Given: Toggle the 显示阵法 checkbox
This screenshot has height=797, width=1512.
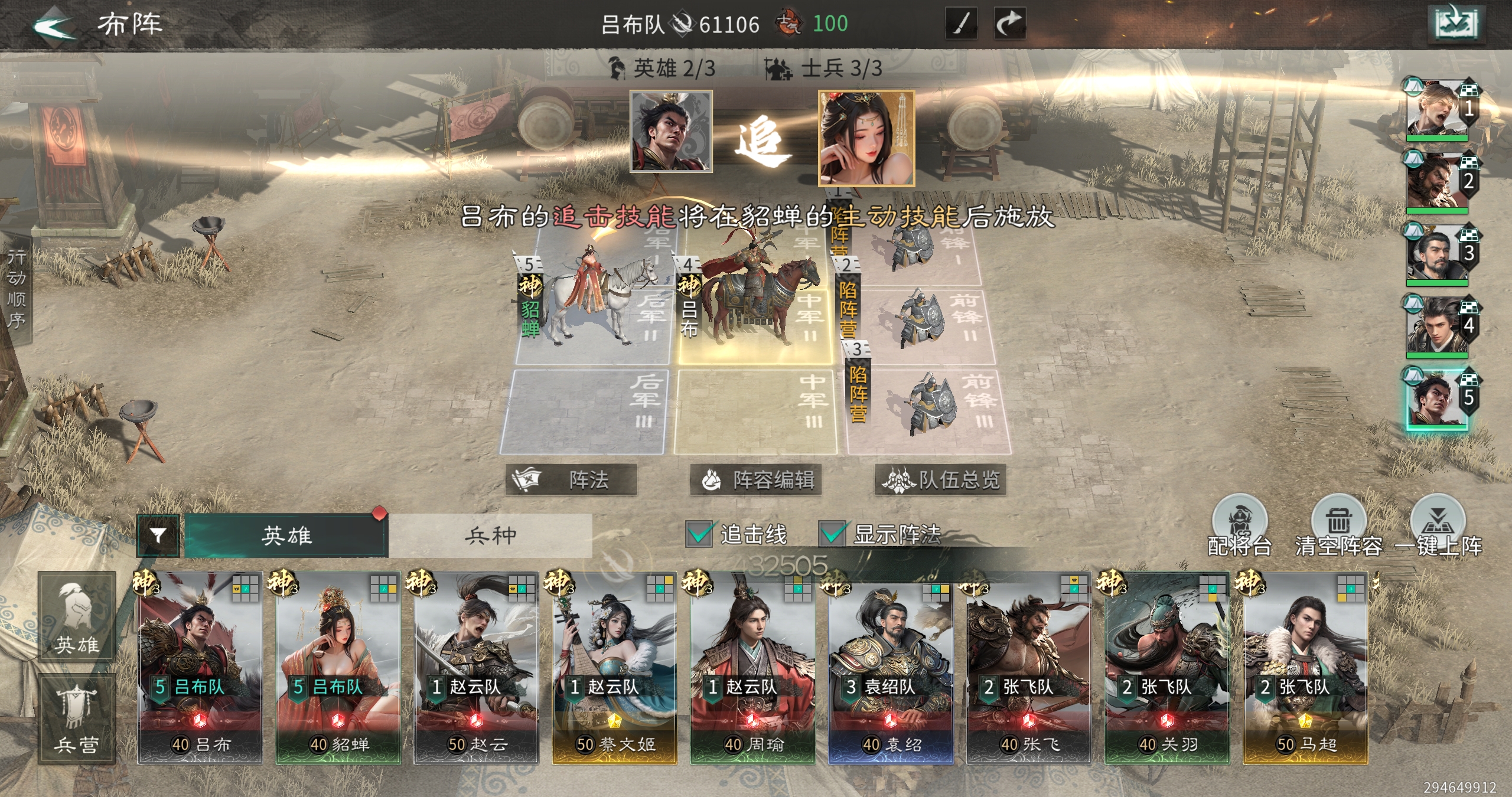Looking at the screenshot, I should pyautogui.click(x=833, y=534).
